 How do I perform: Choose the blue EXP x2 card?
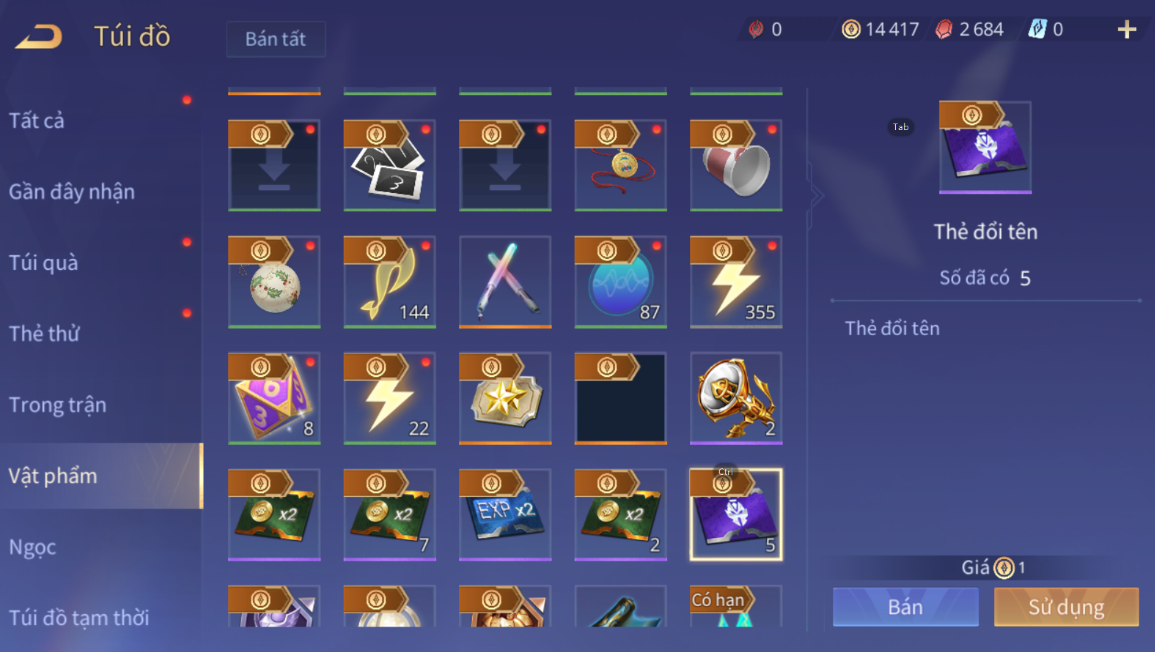505,514
